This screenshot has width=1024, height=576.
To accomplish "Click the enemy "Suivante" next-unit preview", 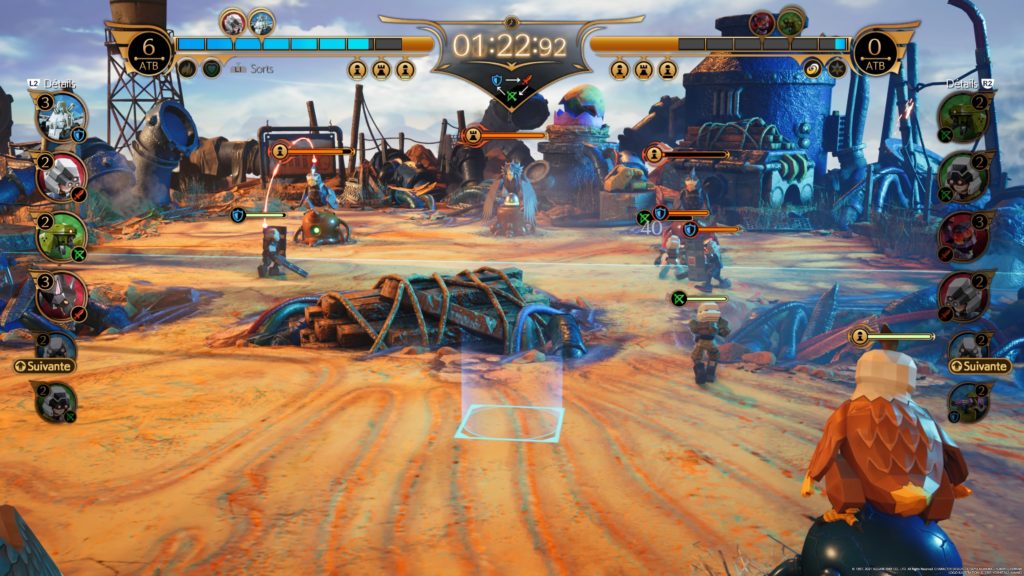I will coord(979,366).
